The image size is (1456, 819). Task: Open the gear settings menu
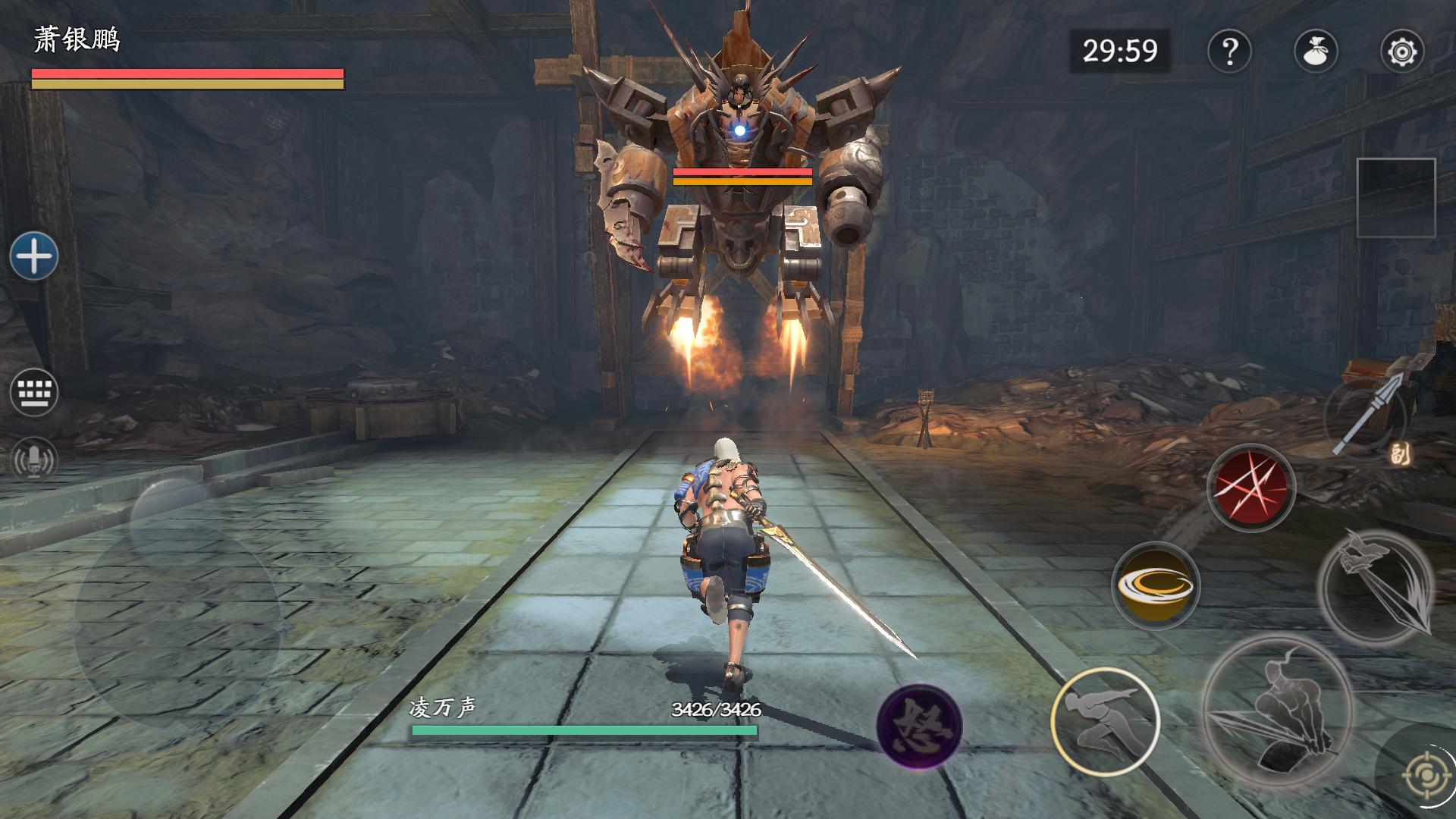point(1401,52)
